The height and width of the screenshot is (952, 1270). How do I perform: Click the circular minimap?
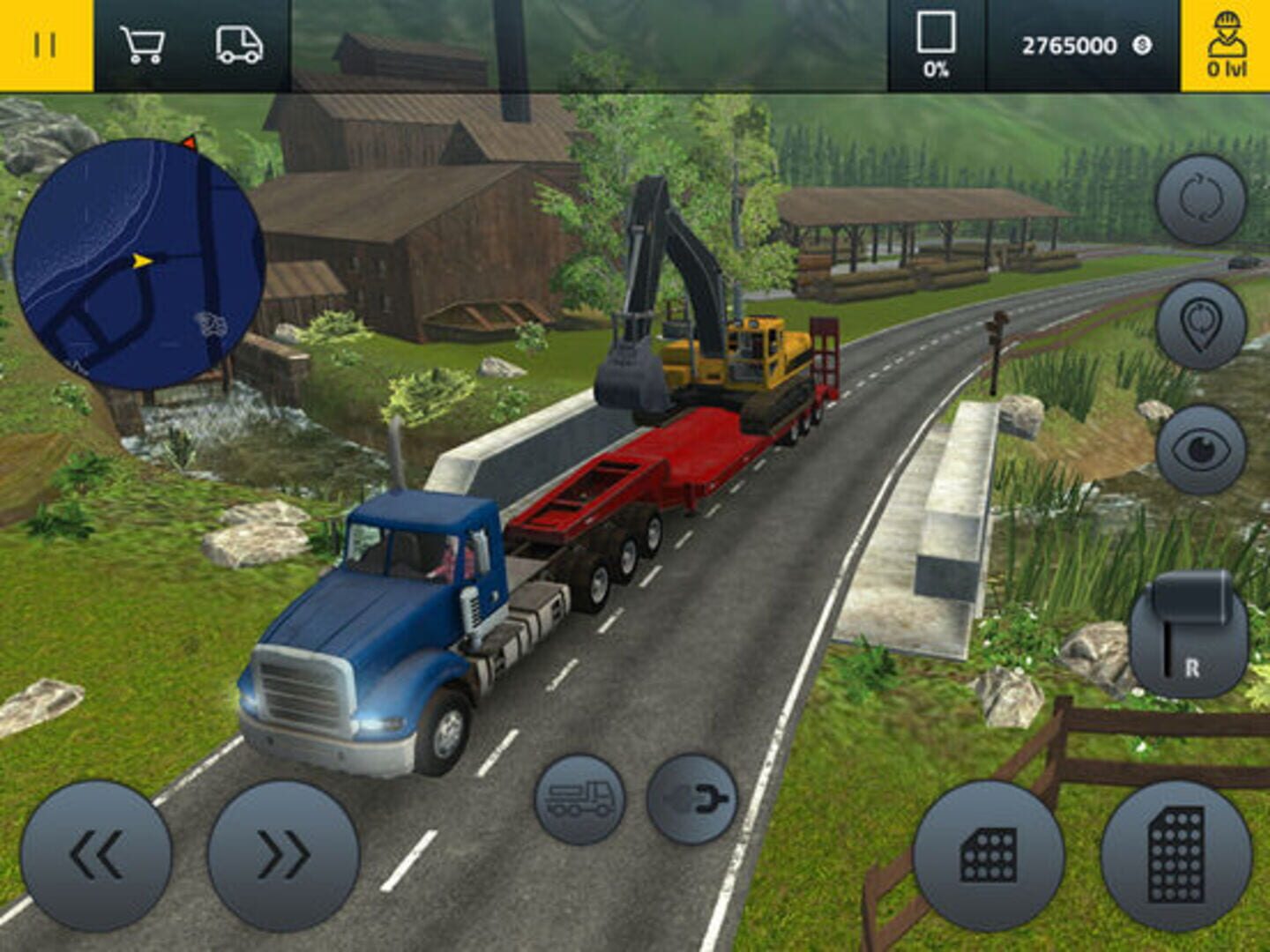(138, 264)
